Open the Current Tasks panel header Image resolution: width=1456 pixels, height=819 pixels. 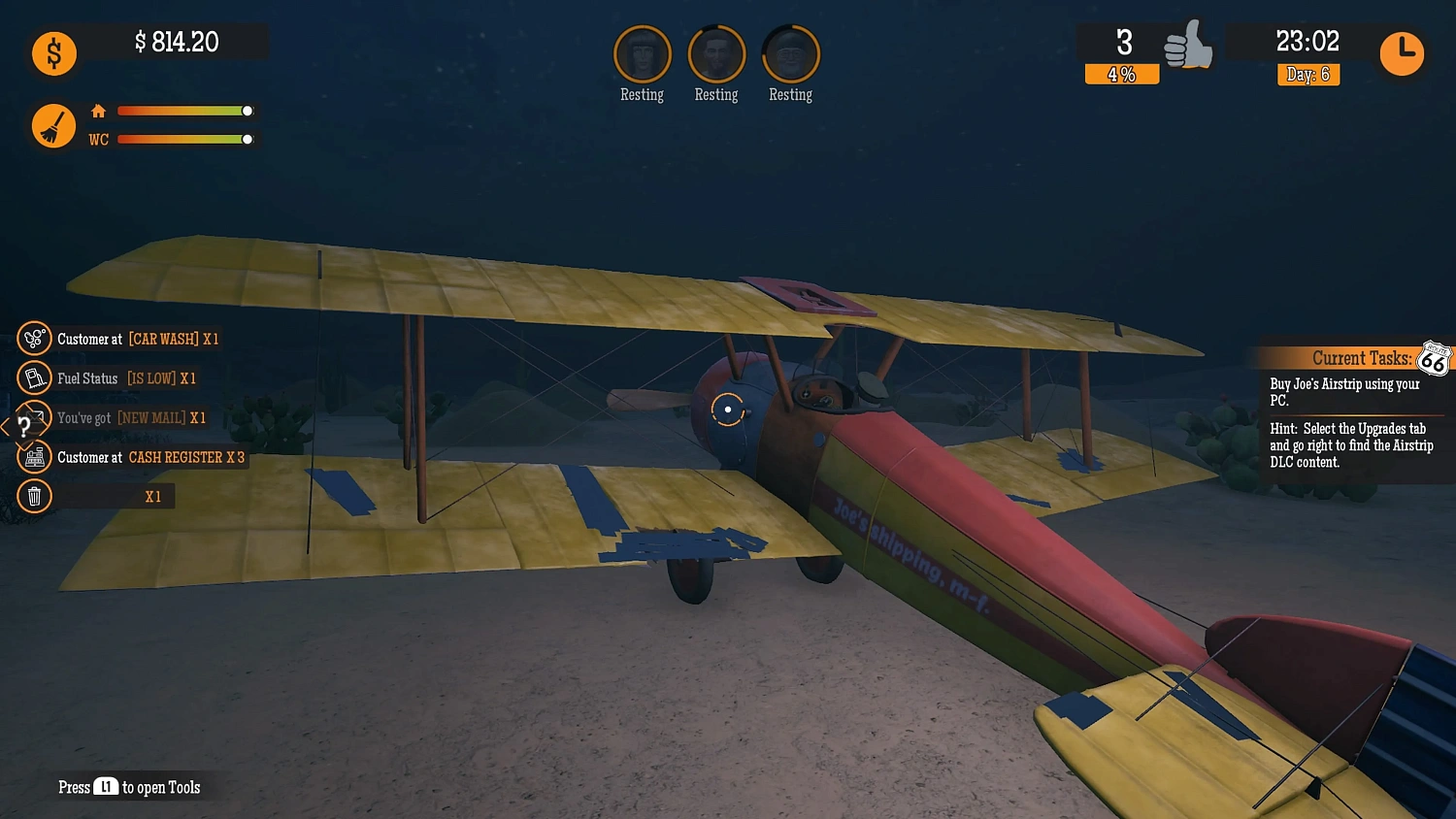1361,359
